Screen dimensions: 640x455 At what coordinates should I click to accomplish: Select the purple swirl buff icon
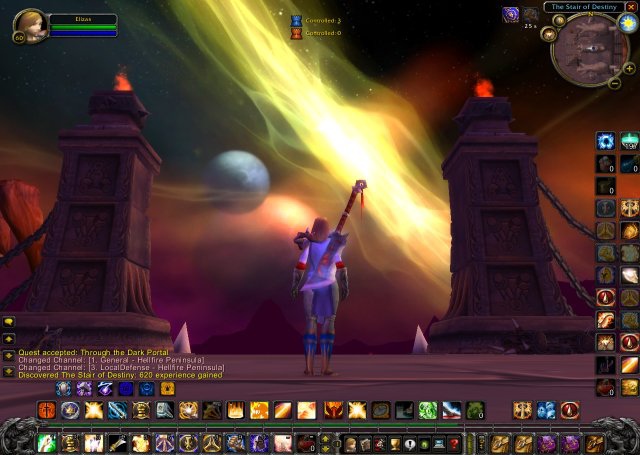click(510, 14)
